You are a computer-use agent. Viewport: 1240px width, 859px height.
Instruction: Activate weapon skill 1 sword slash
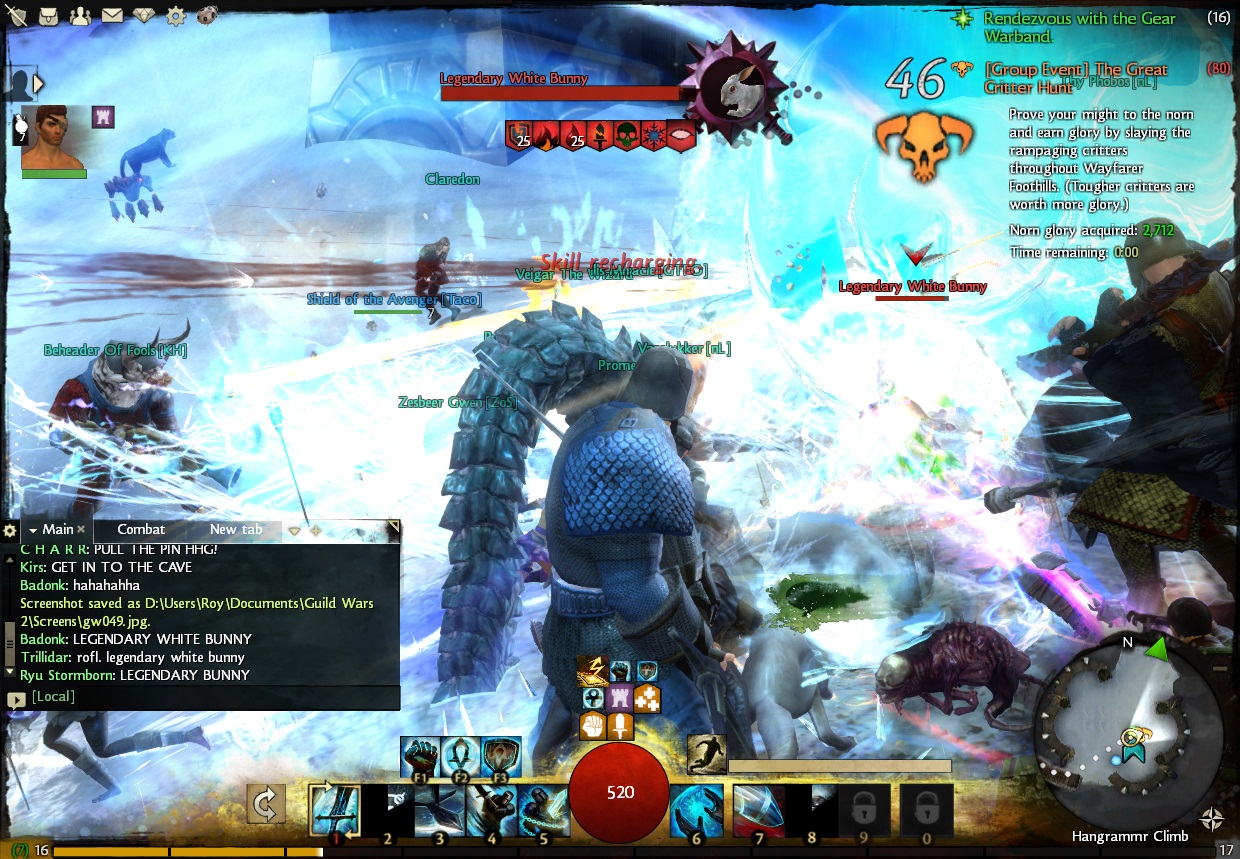pyautogui.click(x=334, y=808)
